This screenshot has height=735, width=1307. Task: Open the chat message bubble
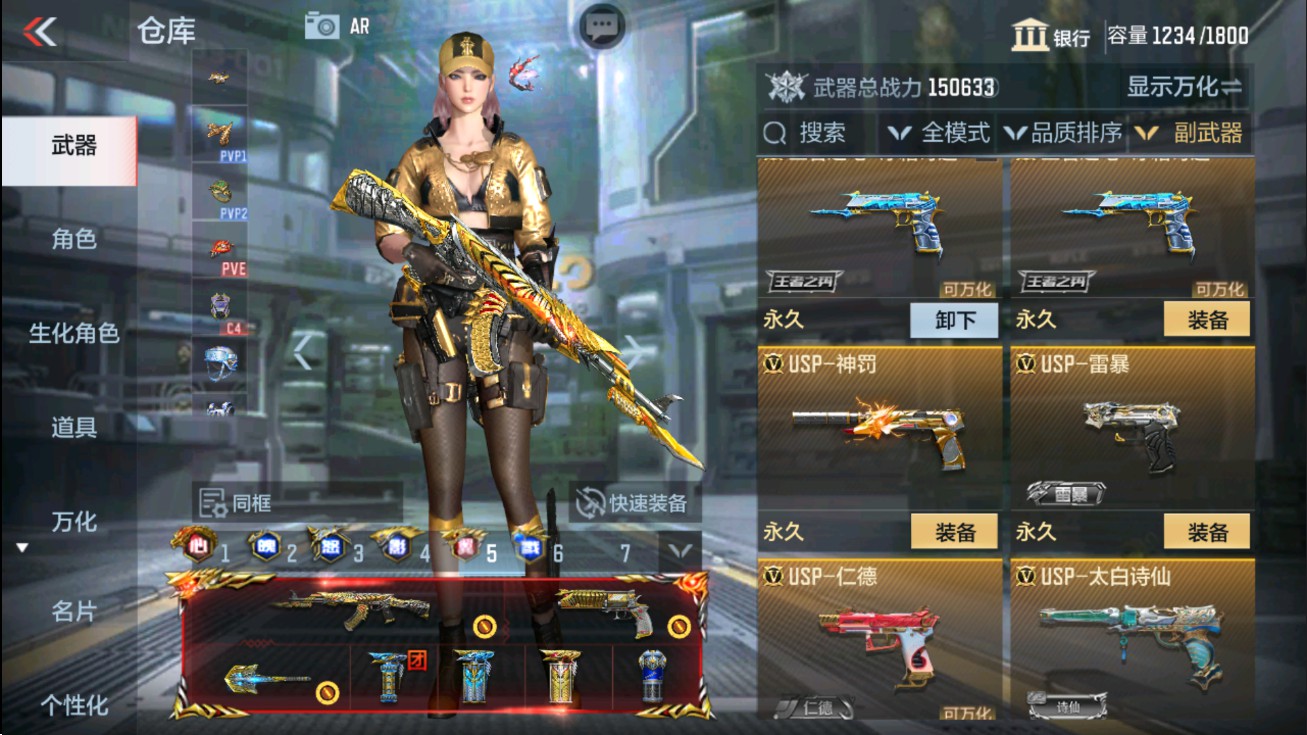[x=599, y=22]
